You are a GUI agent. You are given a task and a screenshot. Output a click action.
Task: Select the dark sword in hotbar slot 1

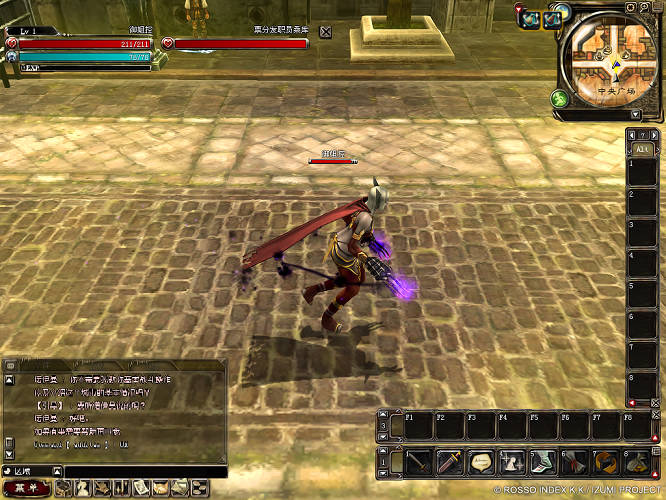coord(419,463)
